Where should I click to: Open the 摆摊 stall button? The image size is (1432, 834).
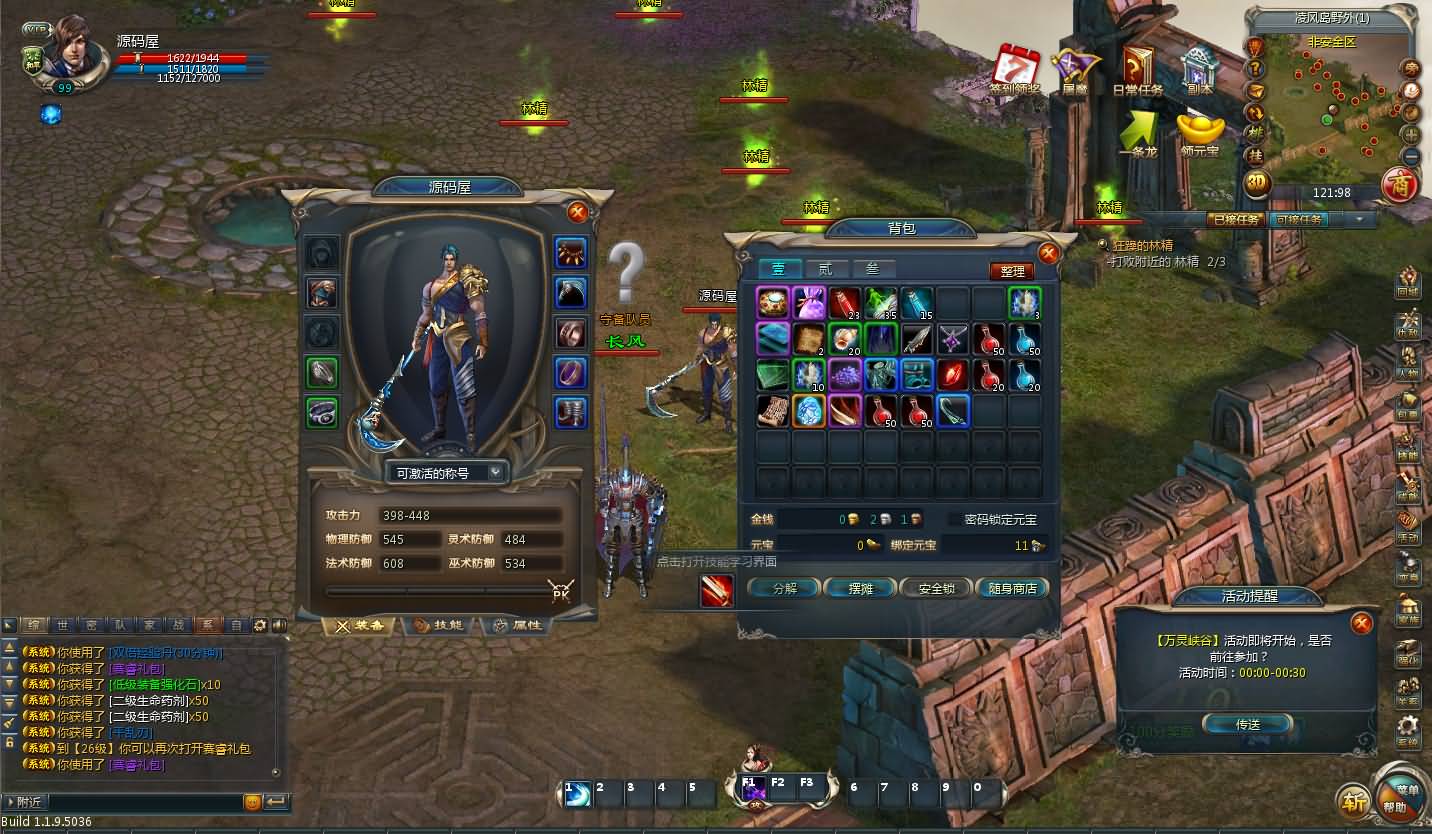860,588
